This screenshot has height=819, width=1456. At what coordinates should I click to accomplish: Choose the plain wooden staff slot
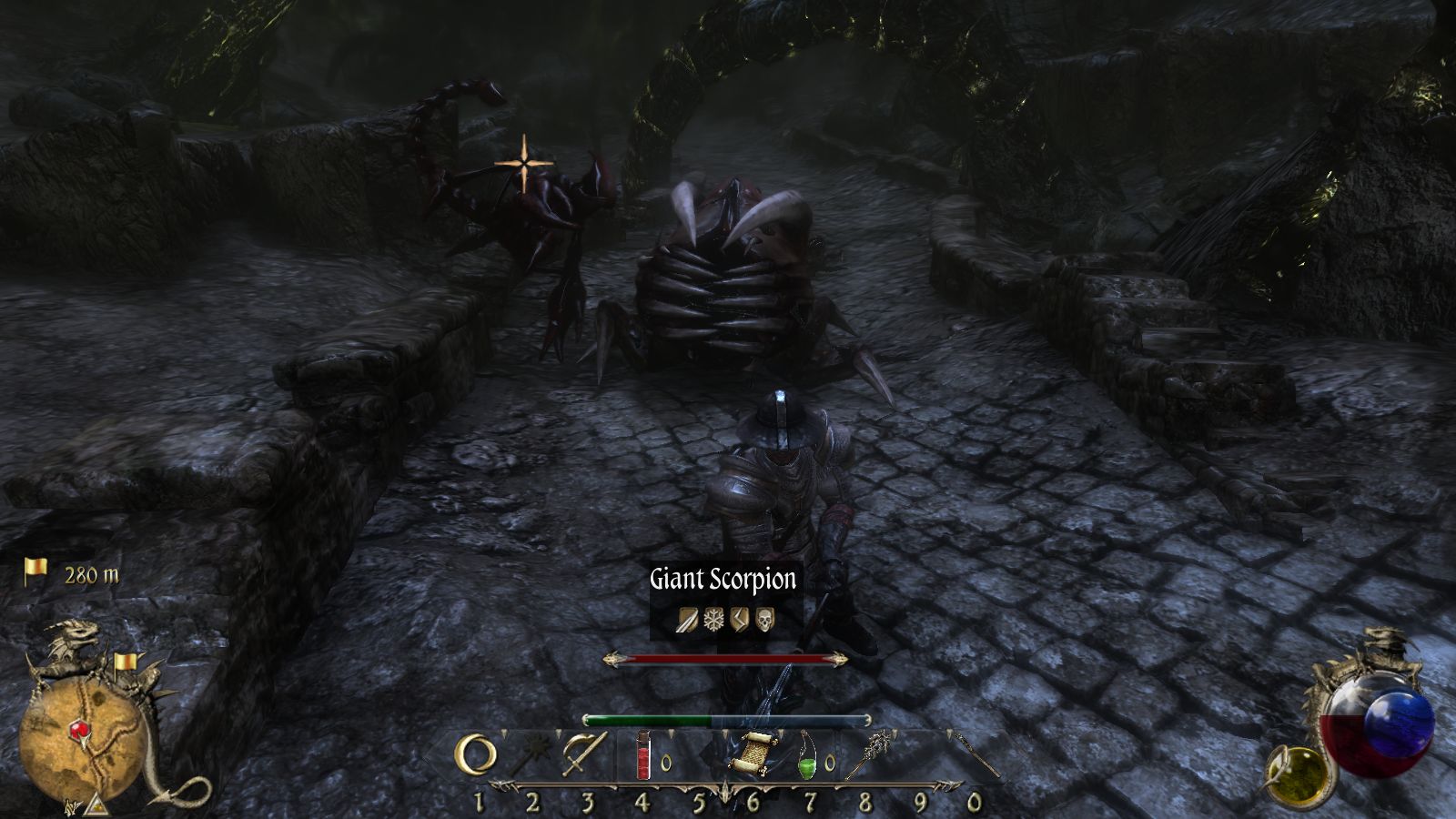point(976,754)
